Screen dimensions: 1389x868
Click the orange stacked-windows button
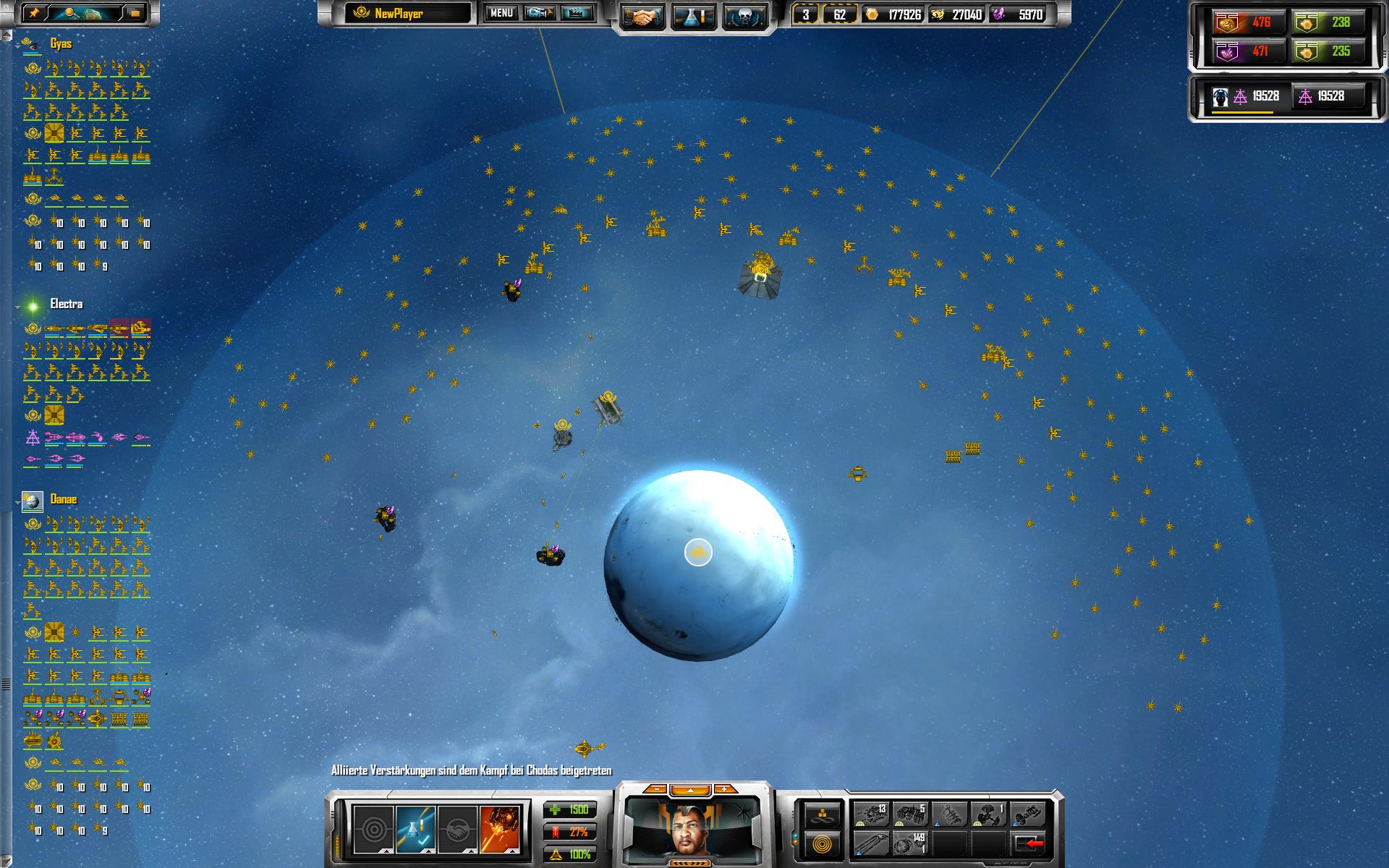coord(135,13)
